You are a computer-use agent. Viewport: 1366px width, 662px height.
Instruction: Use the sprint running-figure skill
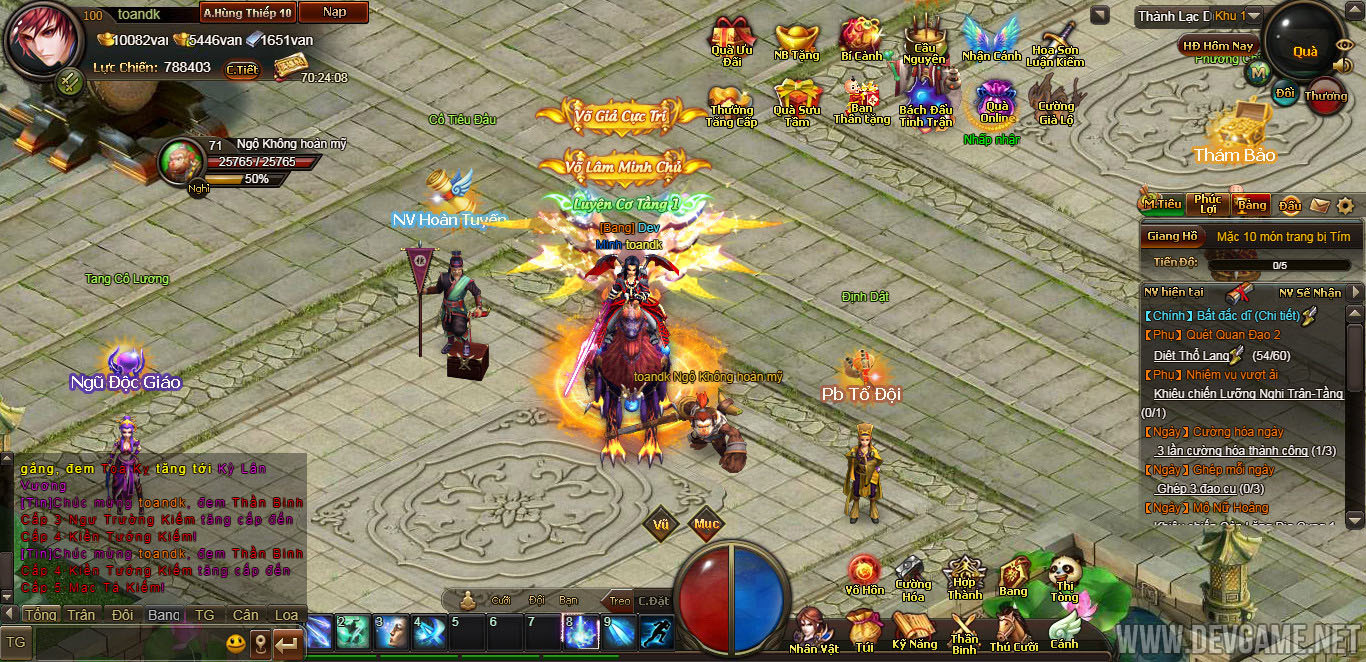pyautogui.click(x=657, y=632)
